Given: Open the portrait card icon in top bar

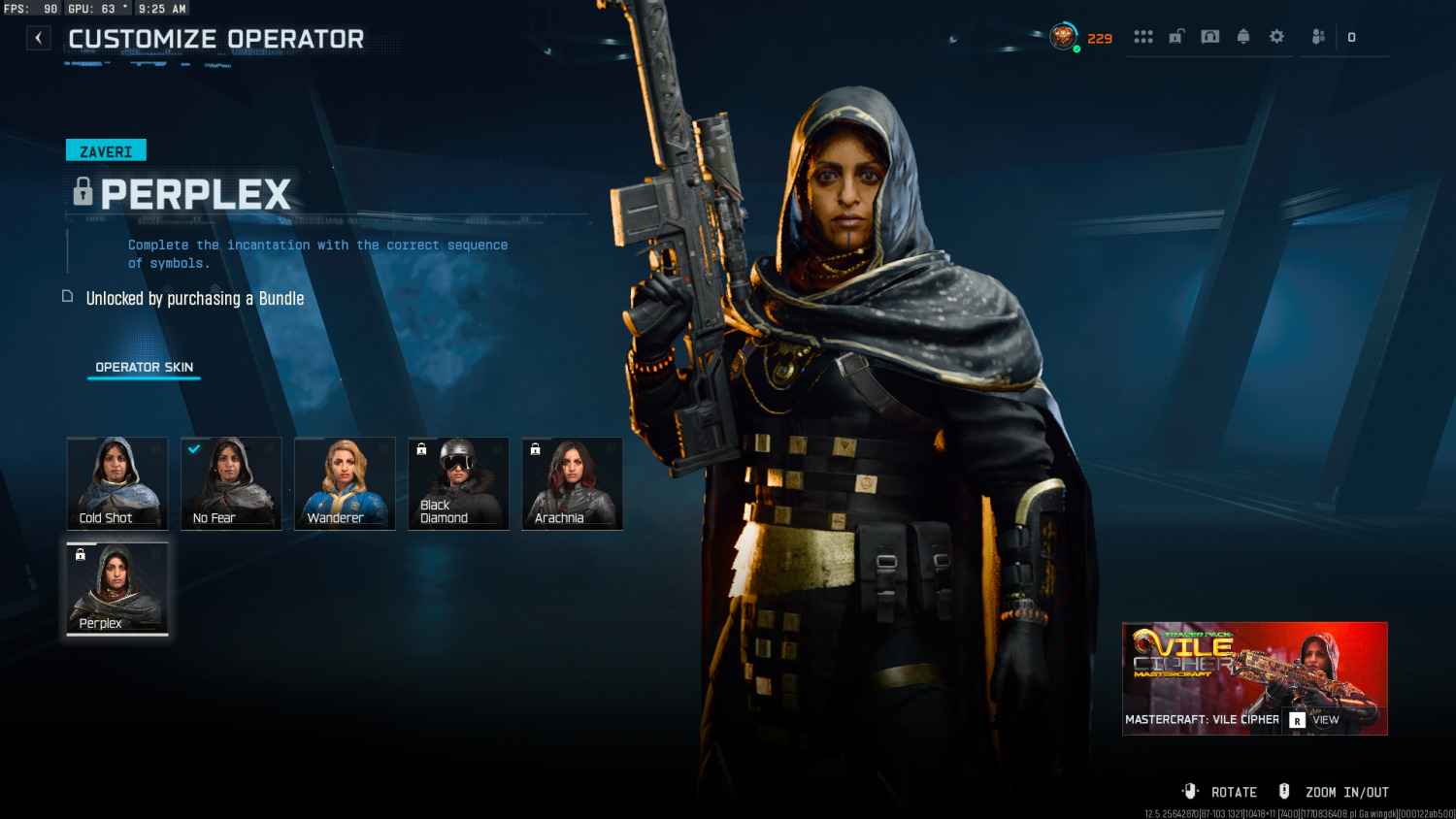Looking at the screenshot, I should tap(1210, 37).
